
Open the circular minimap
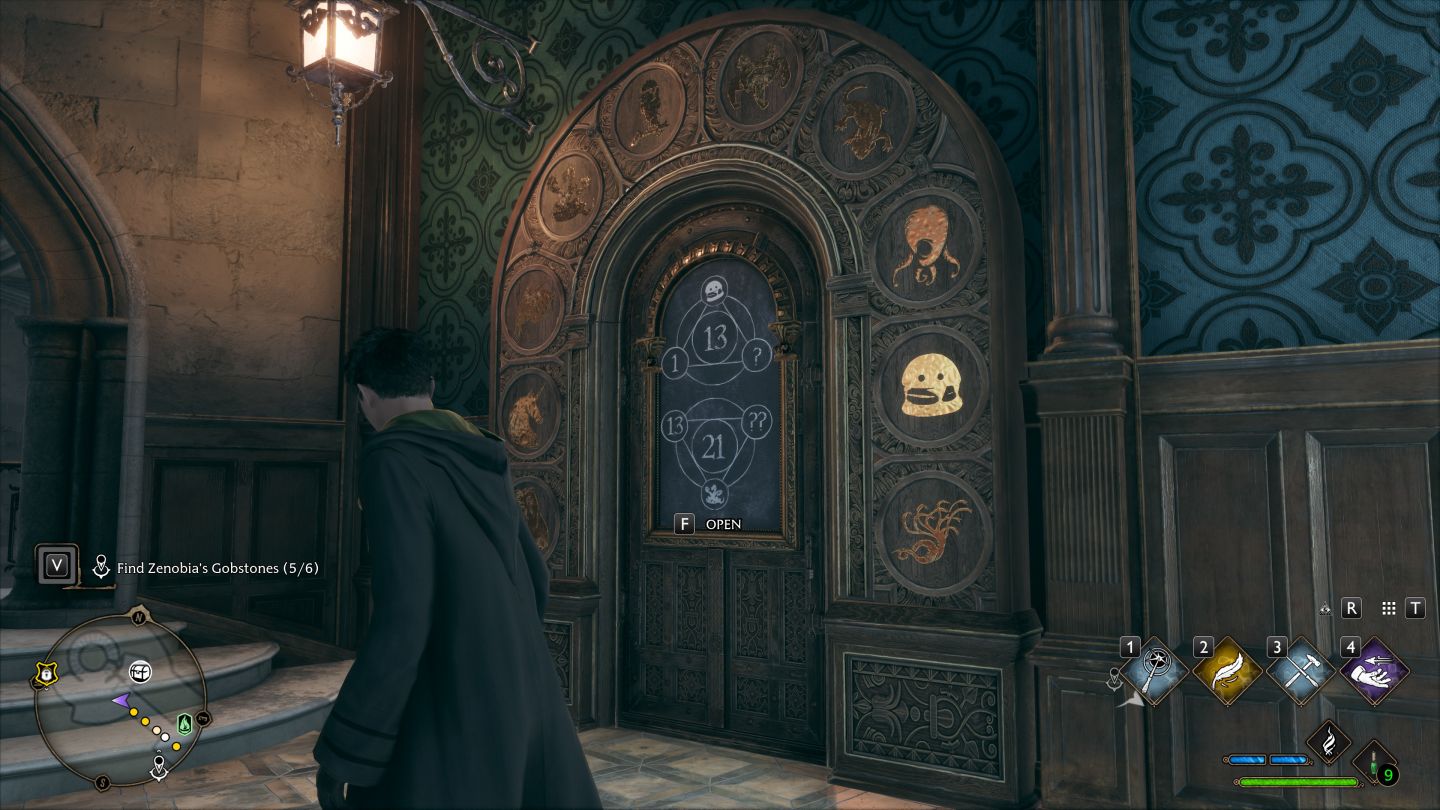pyautogui.click(x=120, y=698)
